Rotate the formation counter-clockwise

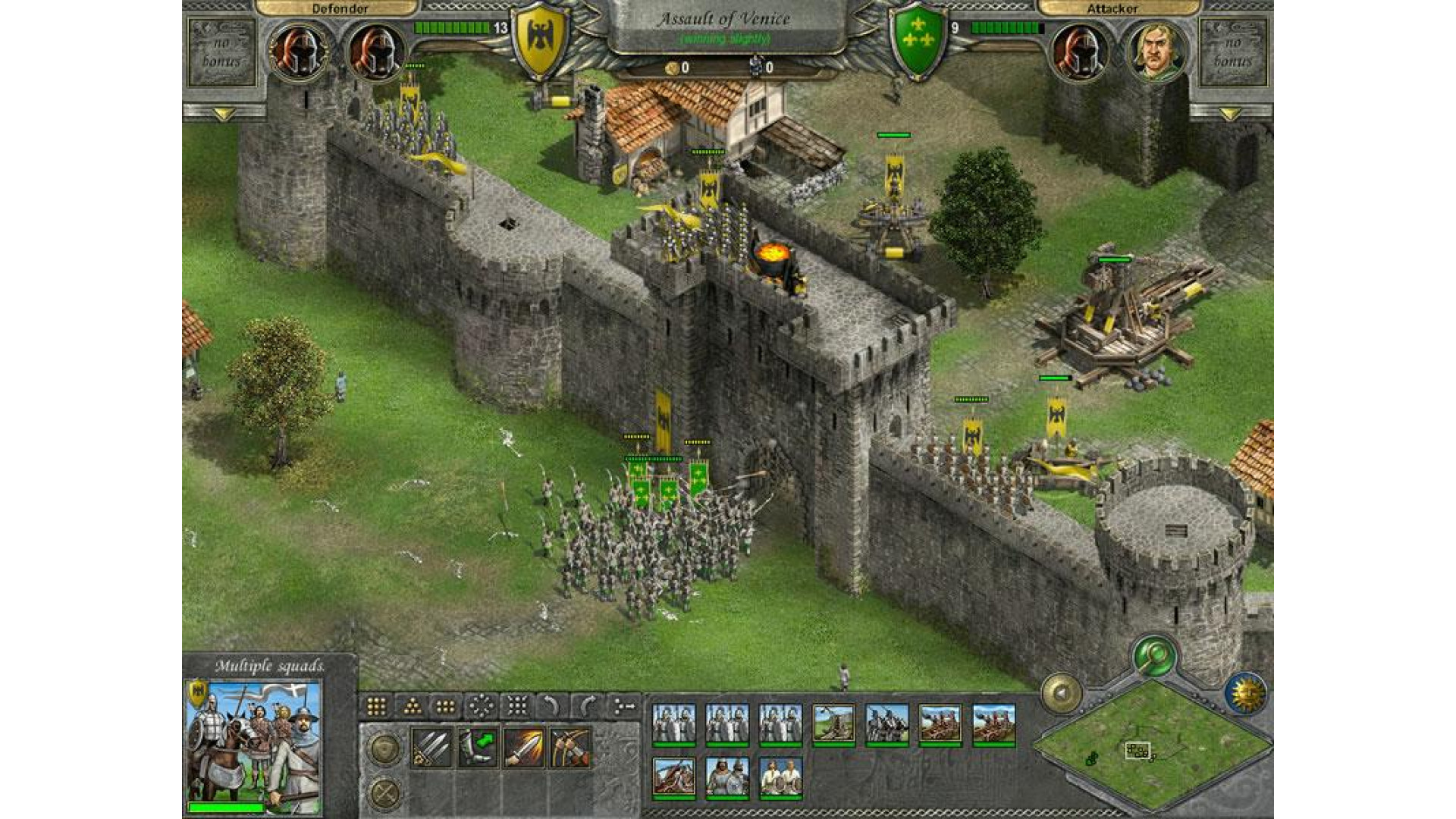pyautogui.click(x=551, y=707)
